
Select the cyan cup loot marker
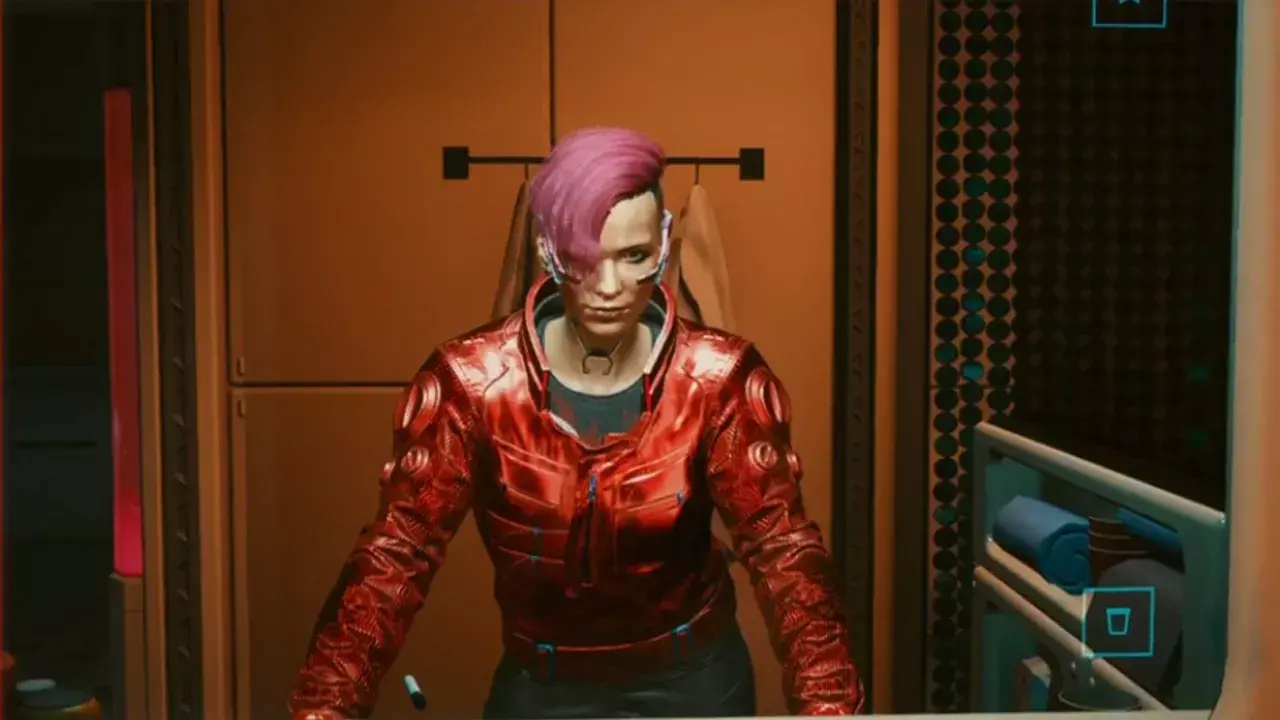click(x=1118, y=621)
